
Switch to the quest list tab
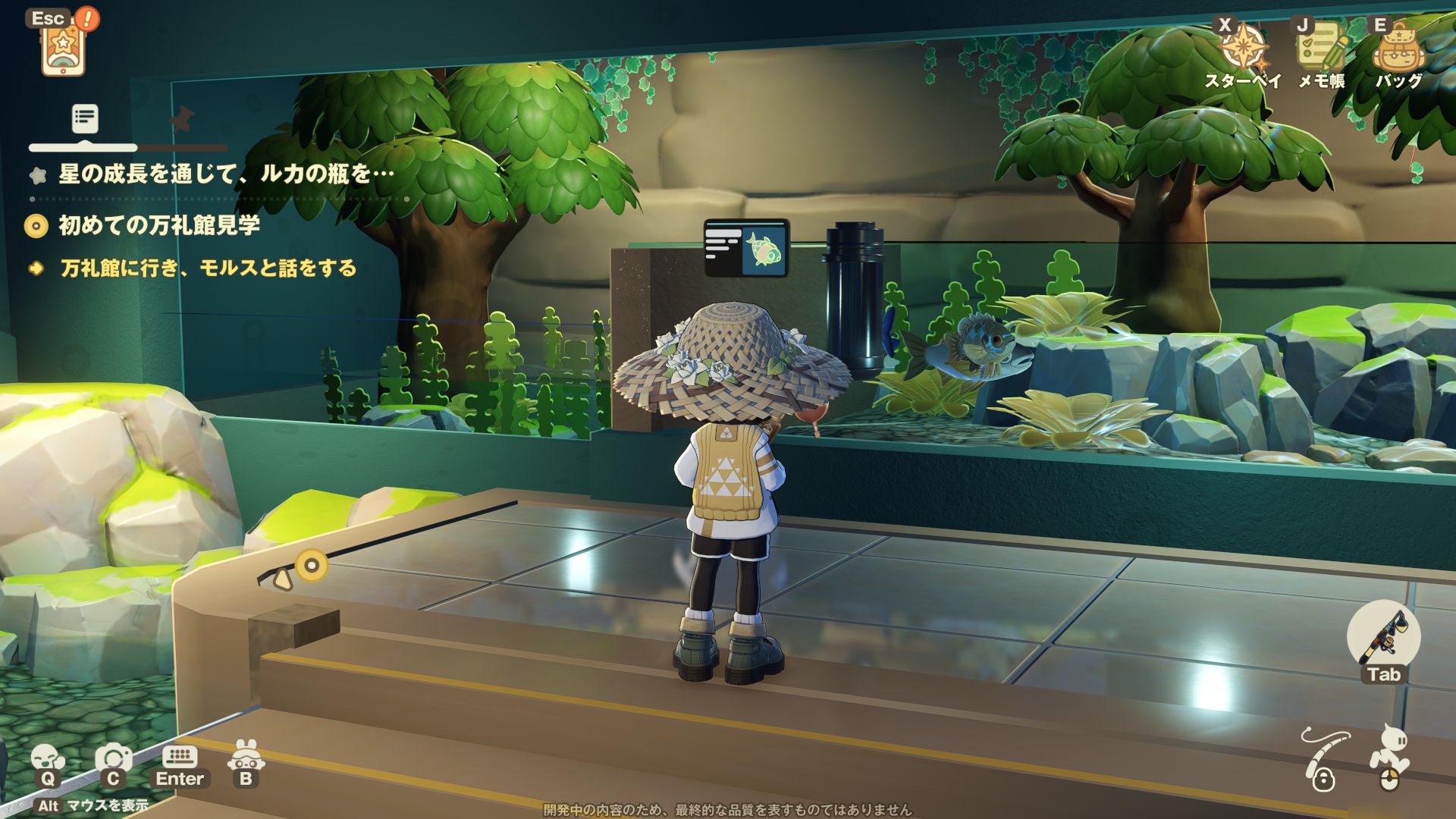(85, 118)
